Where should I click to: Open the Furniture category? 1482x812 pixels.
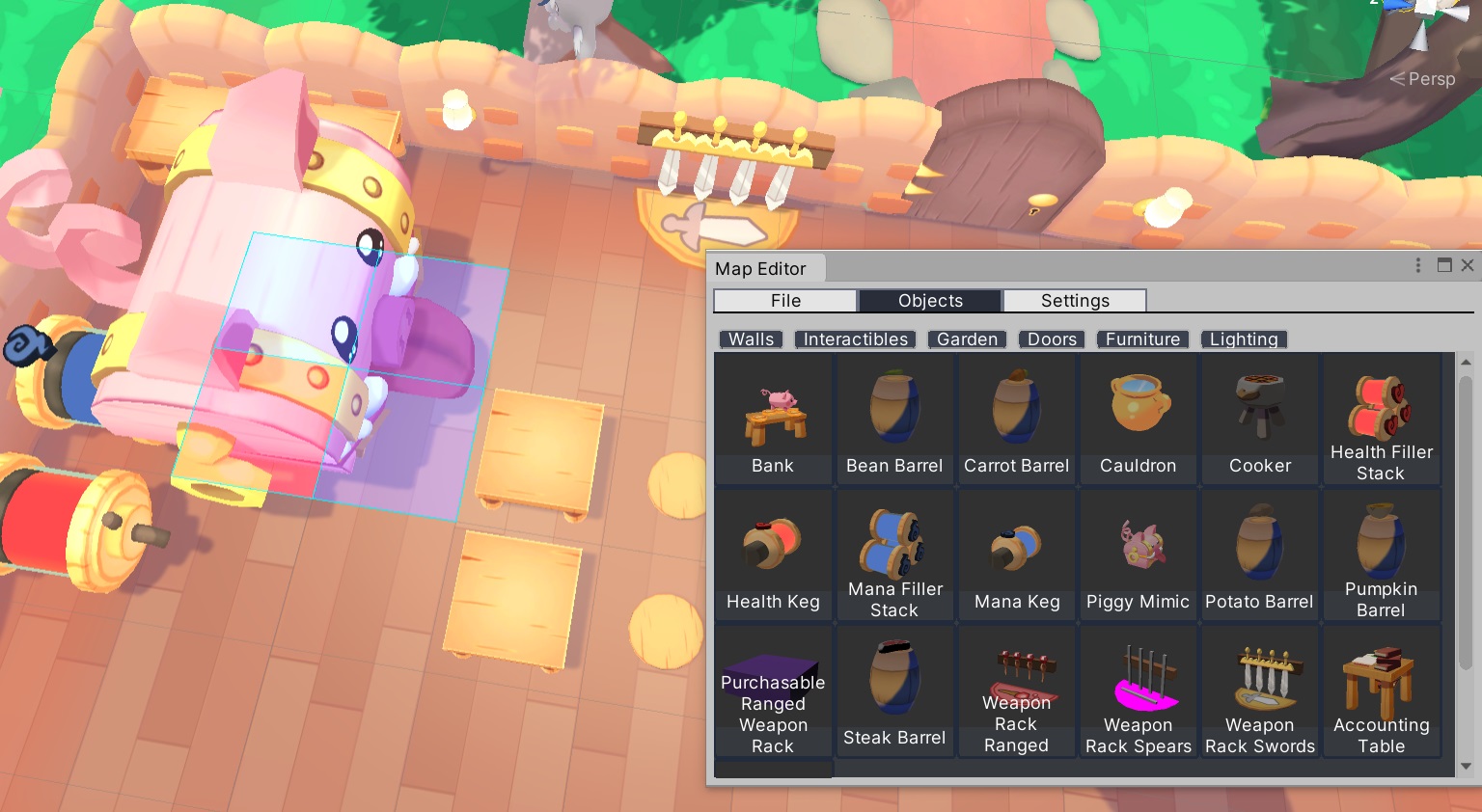(1142, 339)
